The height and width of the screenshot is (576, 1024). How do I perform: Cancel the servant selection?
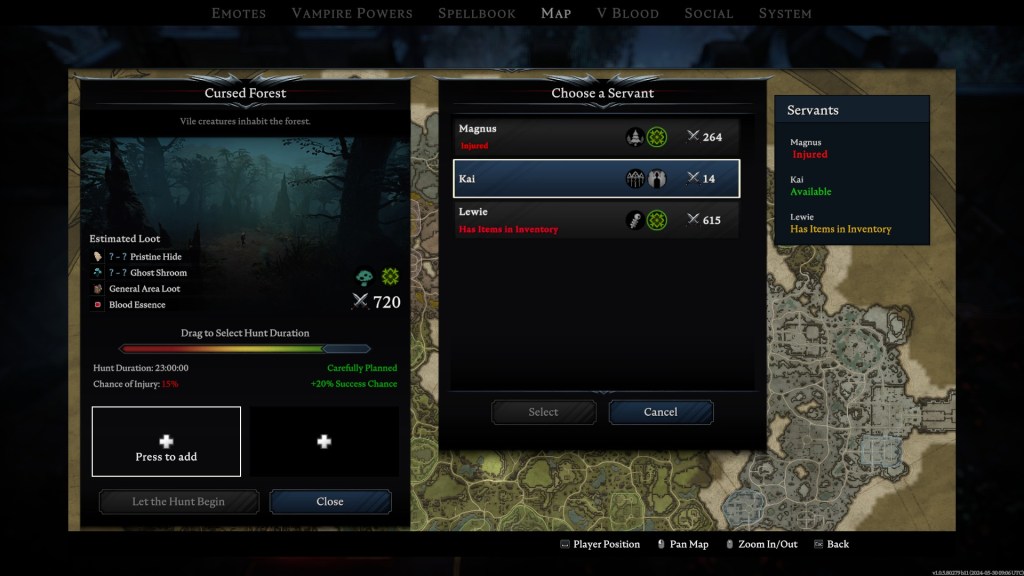660,412
